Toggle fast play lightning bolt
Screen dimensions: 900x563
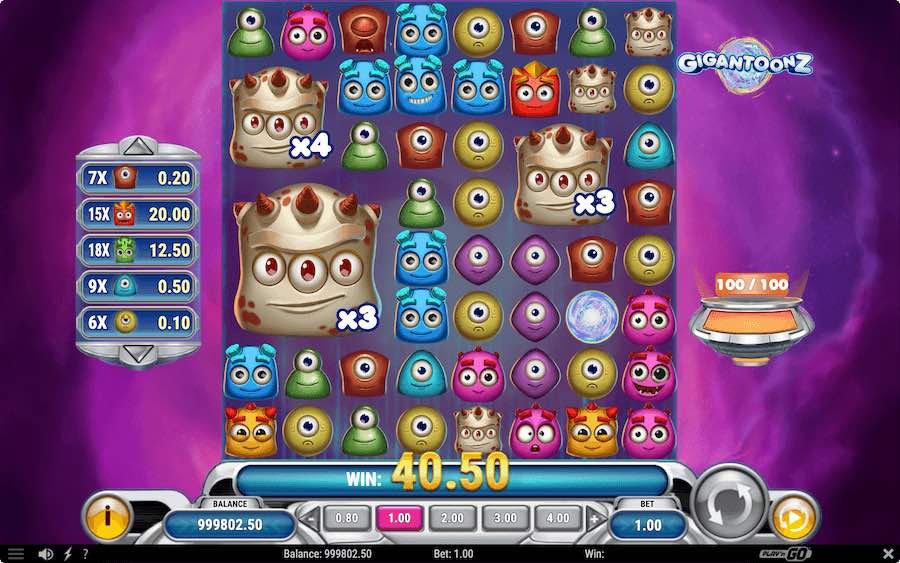pyautogui.click(x=68, y=553)
